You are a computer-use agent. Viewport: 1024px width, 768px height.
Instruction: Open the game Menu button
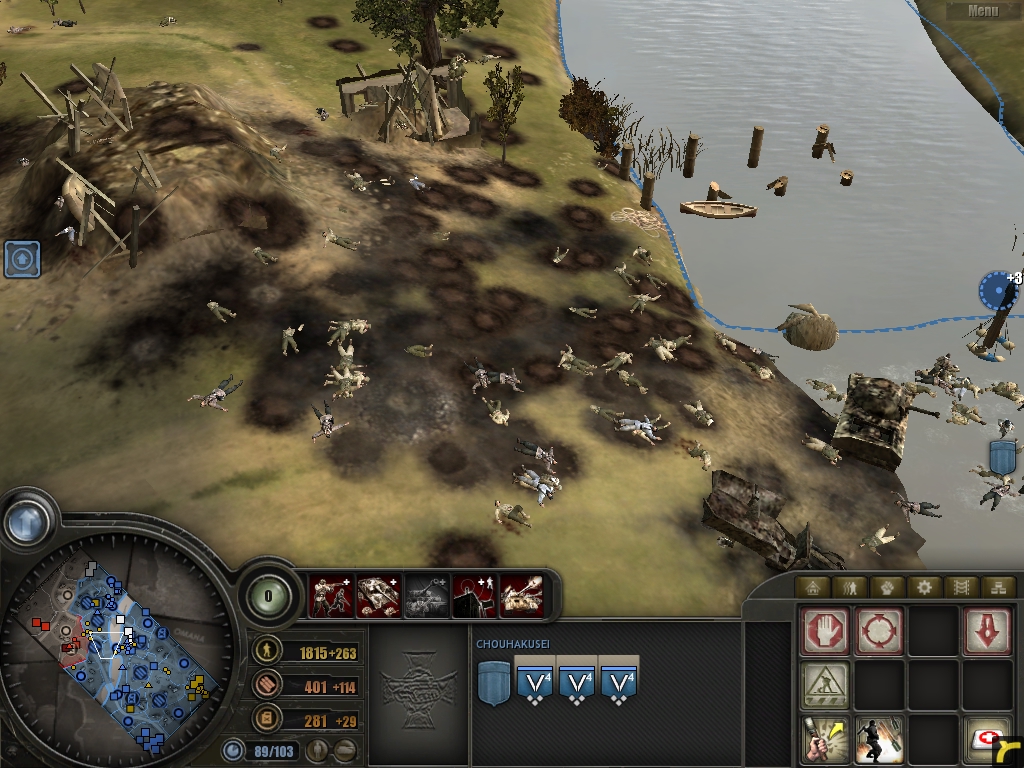click(982, 11)
